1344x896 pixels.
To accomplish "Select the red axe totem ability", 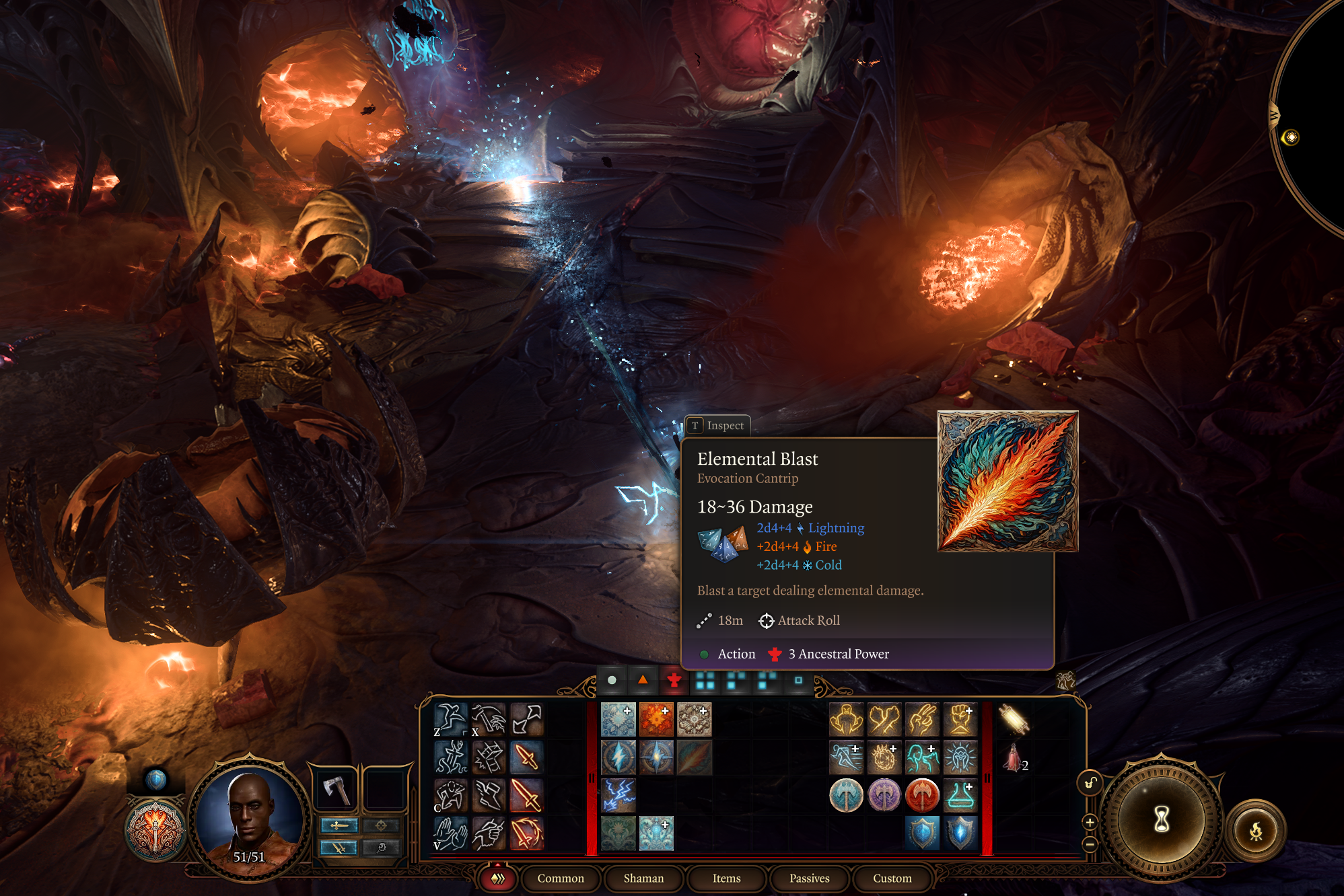I will 922,795.
